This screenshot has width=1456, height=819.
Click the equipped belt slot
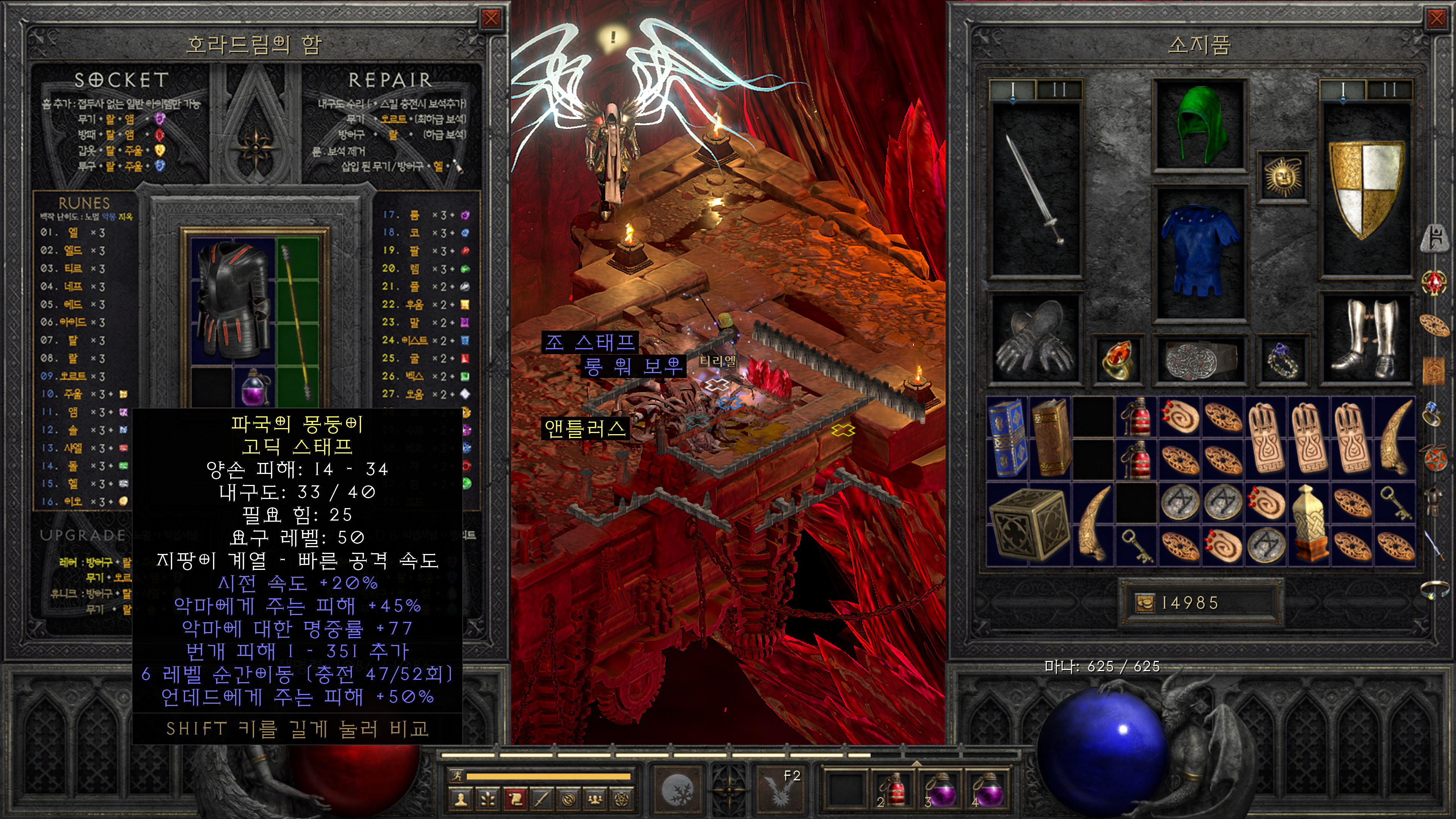click(1199, 359)
